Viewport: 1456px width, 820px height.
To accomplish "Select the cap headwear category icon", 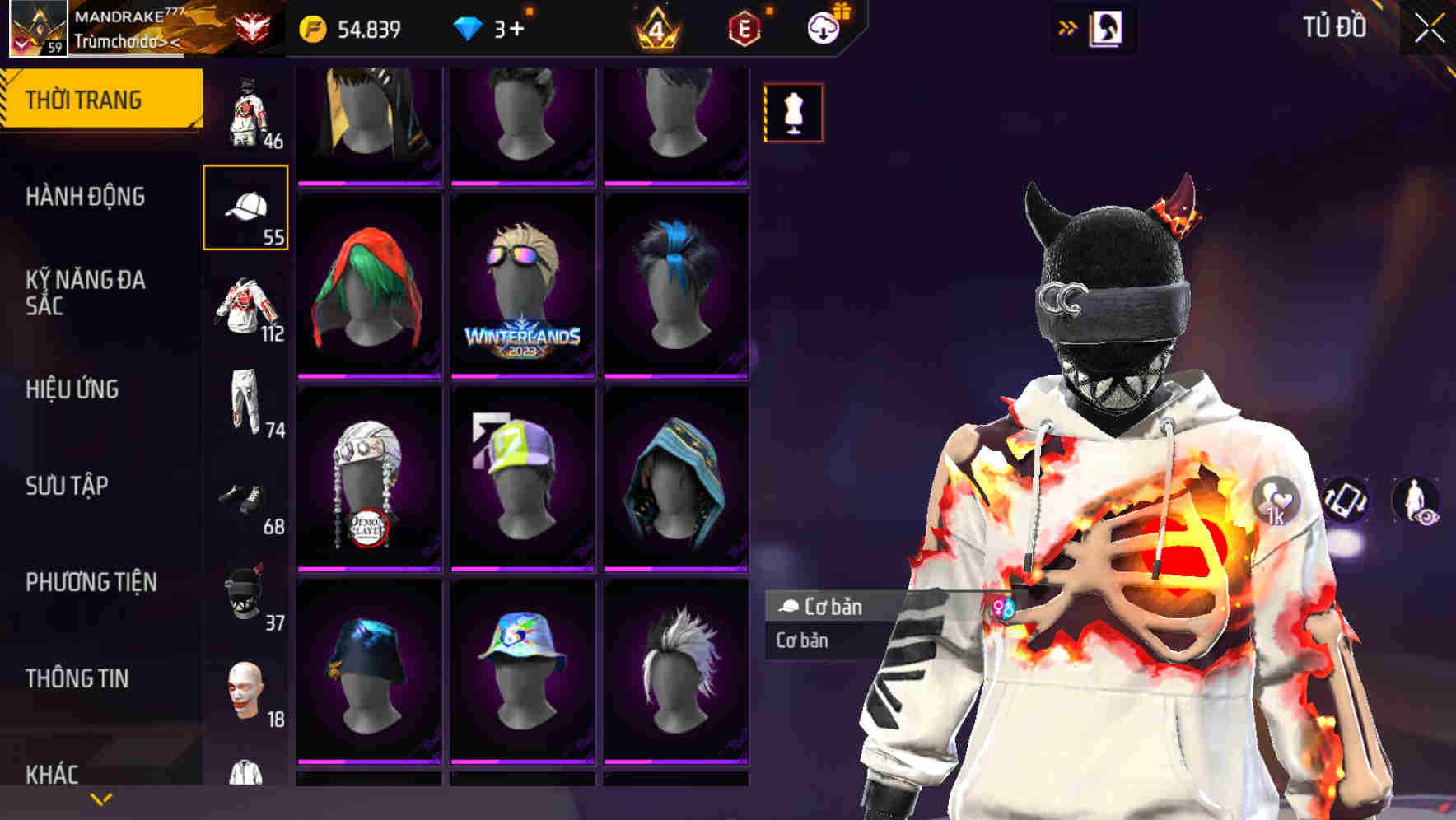I will [246, 207].
